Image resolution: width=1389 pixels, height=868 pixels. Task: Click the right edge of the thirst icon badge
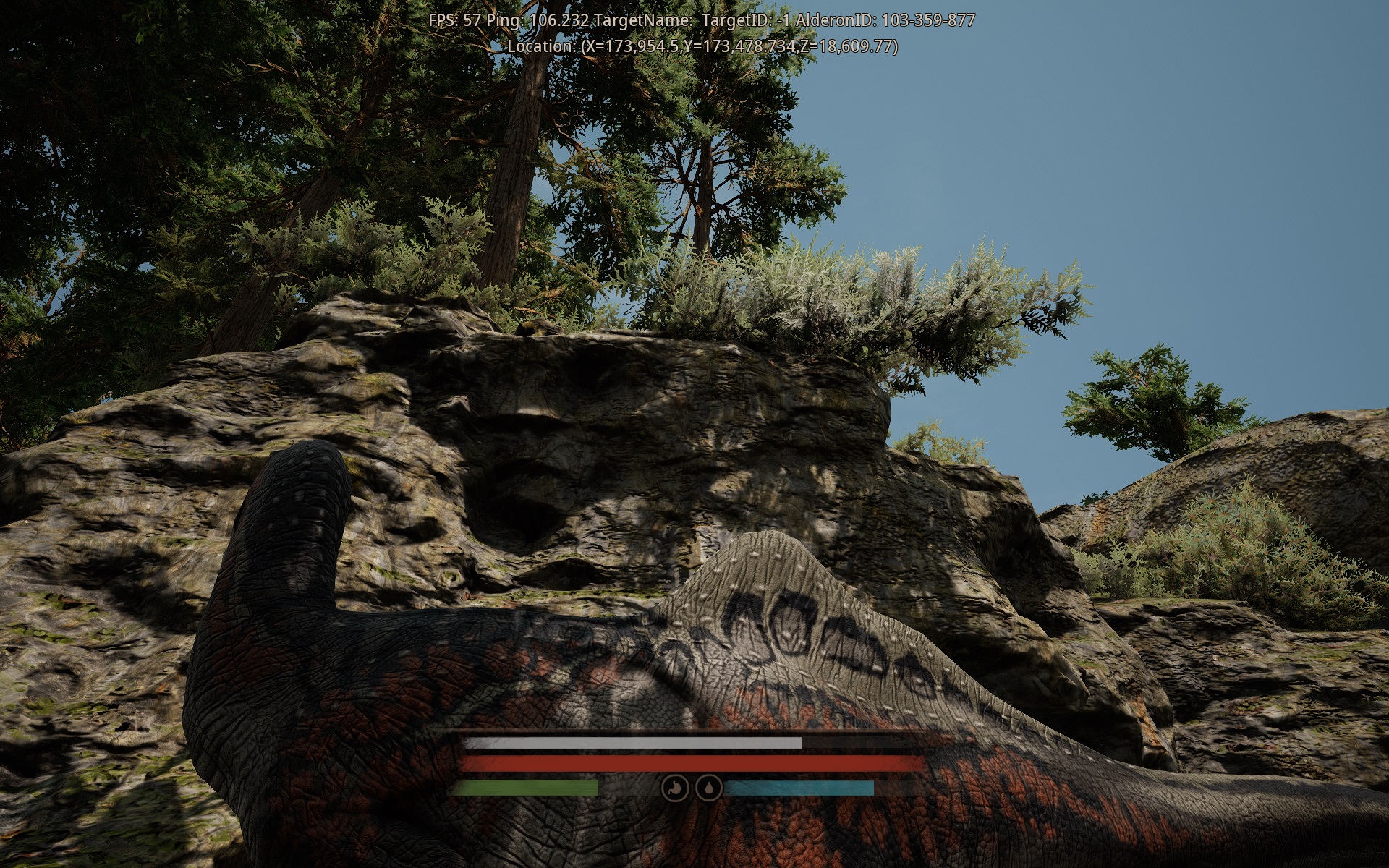pyautogui.click(x=721, y=788)
